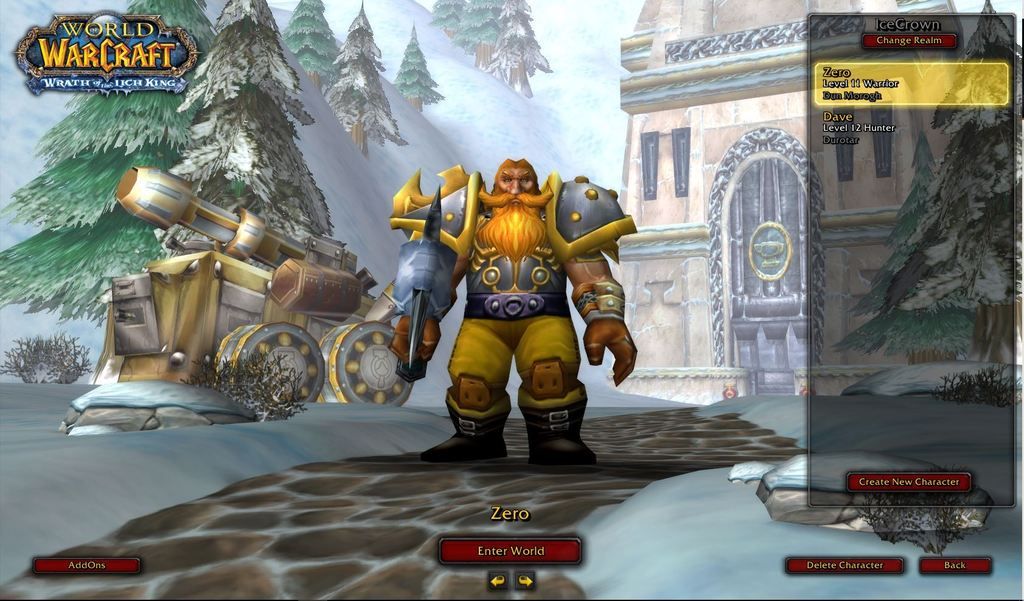Viewport: 1024px width, 601px height.
Task: Go Back to login screen
Action: pos(955,565)
